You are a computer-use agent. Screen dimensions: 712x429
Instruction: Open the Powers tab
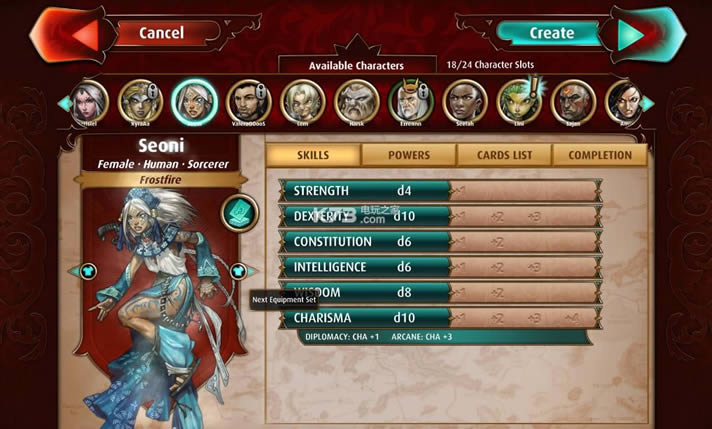click(x=408, y=155)
